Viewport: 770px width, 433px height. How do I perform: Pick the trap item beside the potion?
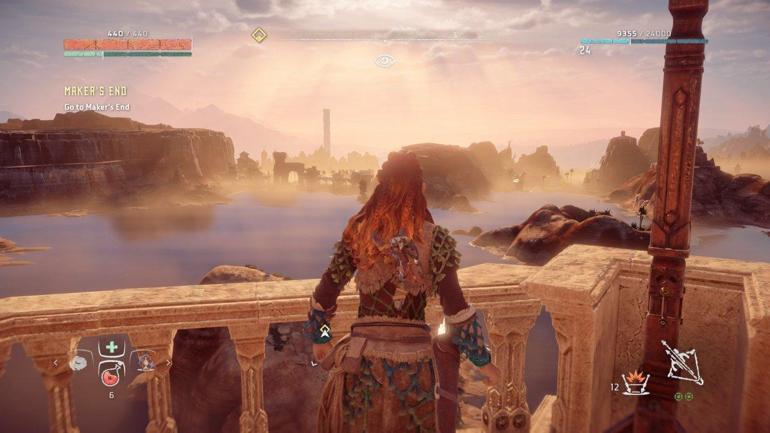pyautogui.click(x=144, y=362)
